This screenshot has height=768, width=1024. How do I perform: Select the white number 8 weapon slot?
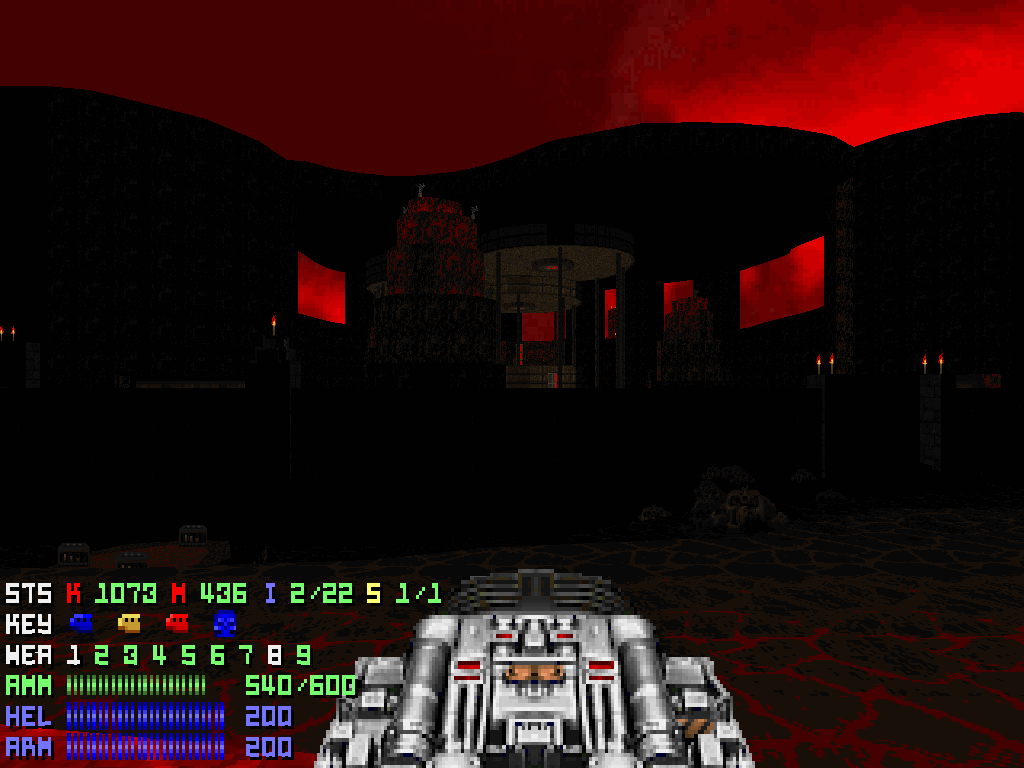[x=274, y=656]
